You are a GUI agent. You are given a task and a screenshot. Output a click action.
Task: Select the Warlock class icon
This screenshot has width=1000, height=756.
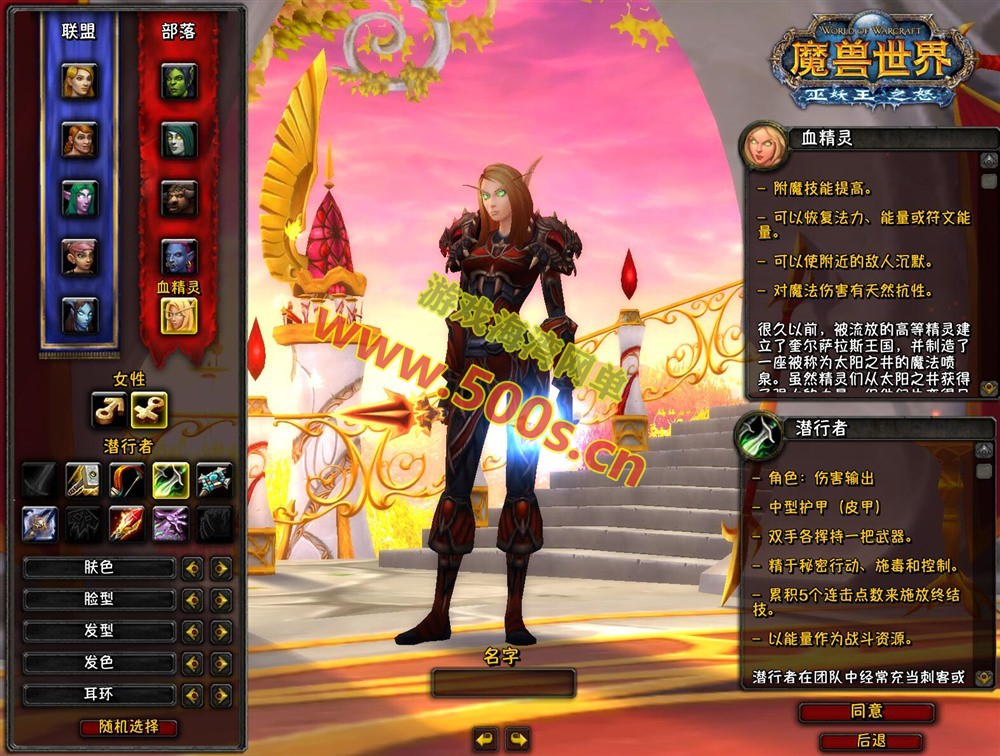coord(170,523)
